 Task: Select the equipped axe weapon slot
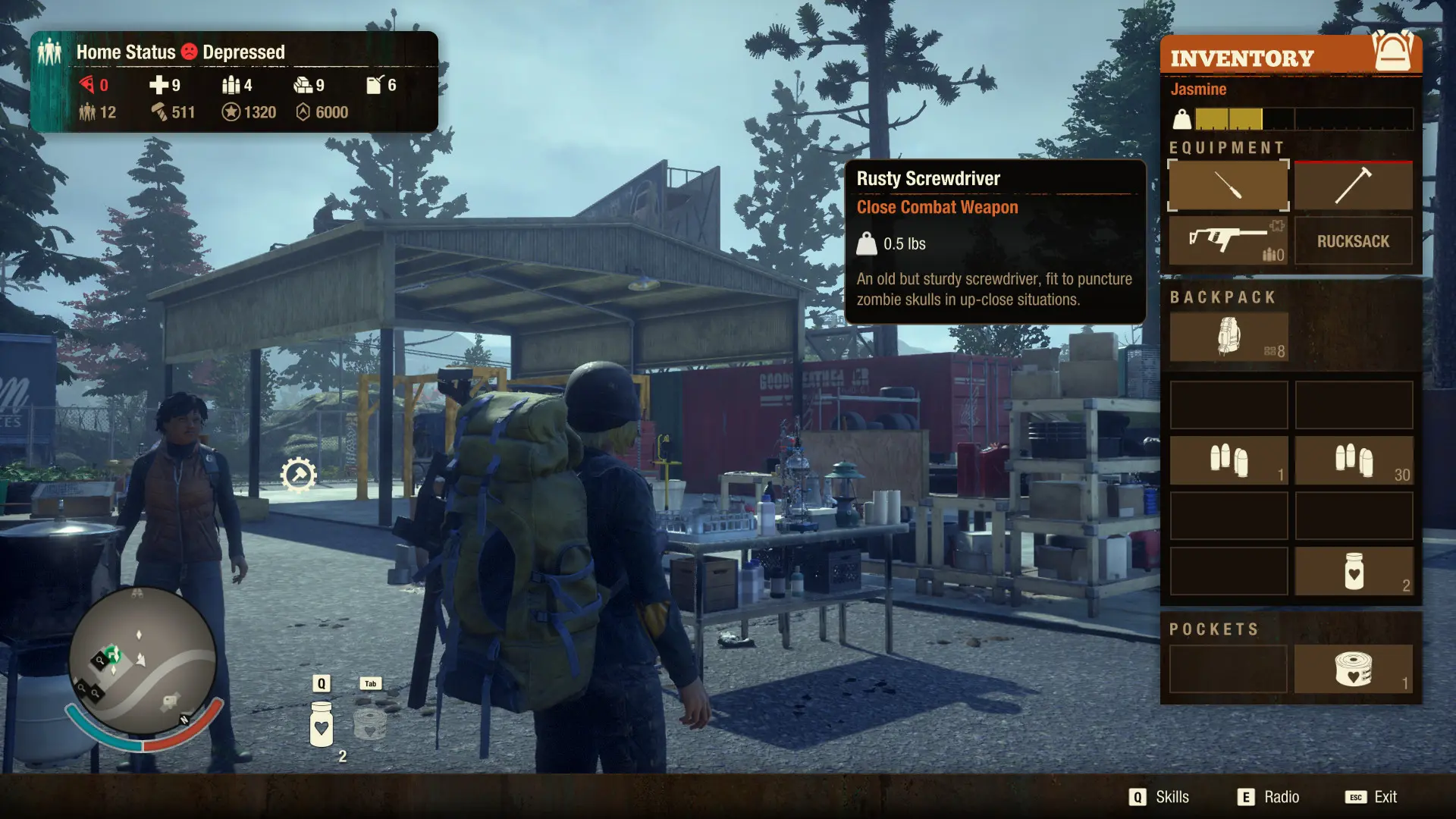1353,185
